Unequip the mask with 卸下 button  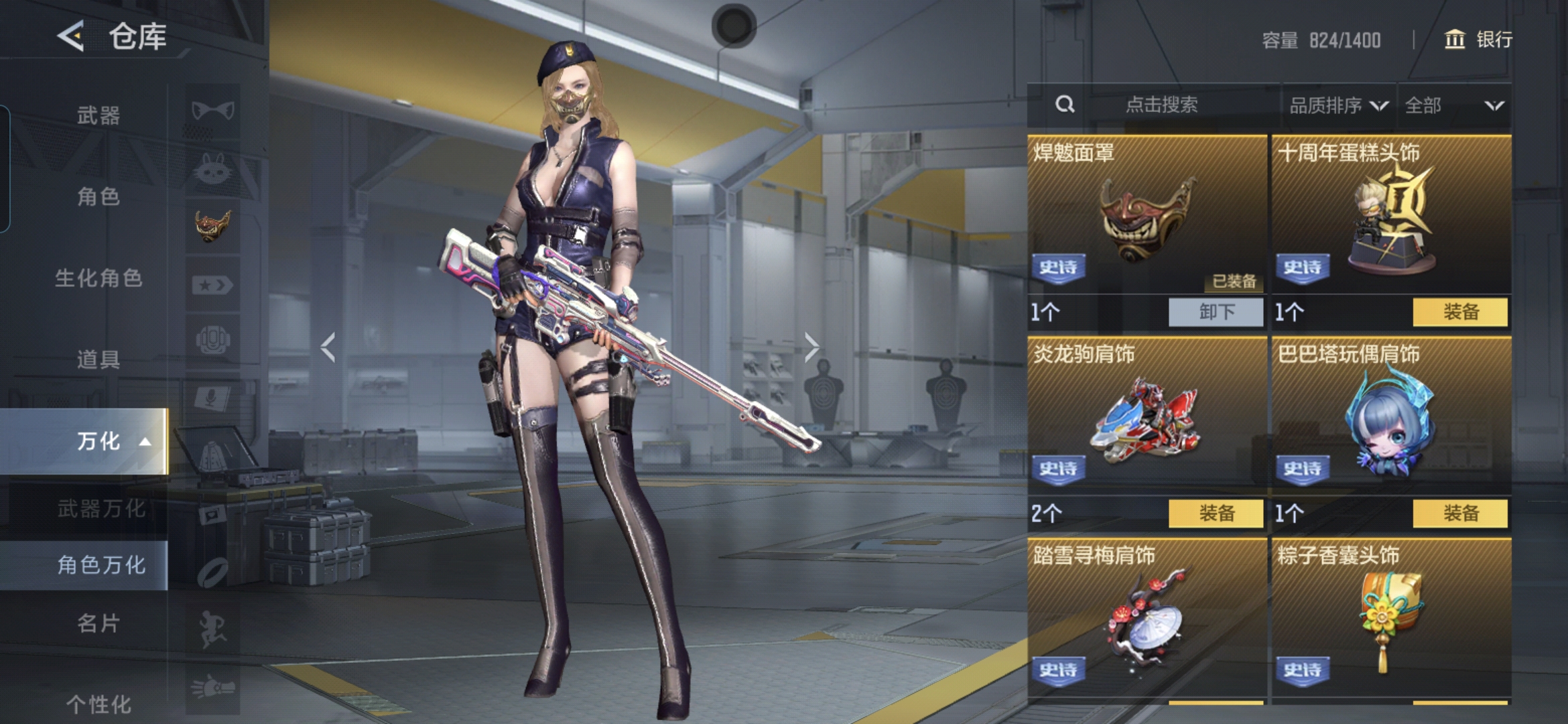click(1216, 312)
